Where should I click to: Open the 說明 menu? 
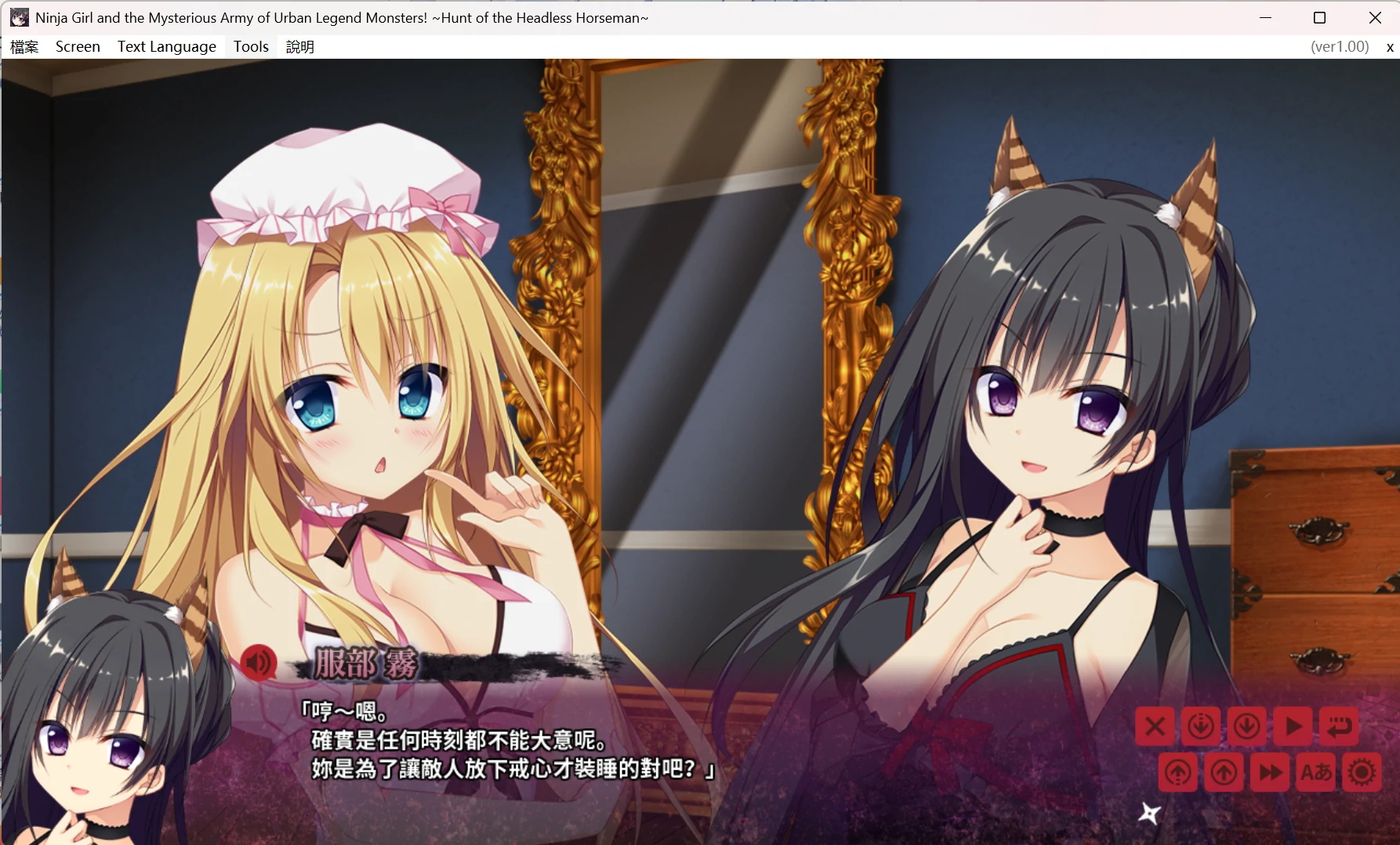[299, 46]
